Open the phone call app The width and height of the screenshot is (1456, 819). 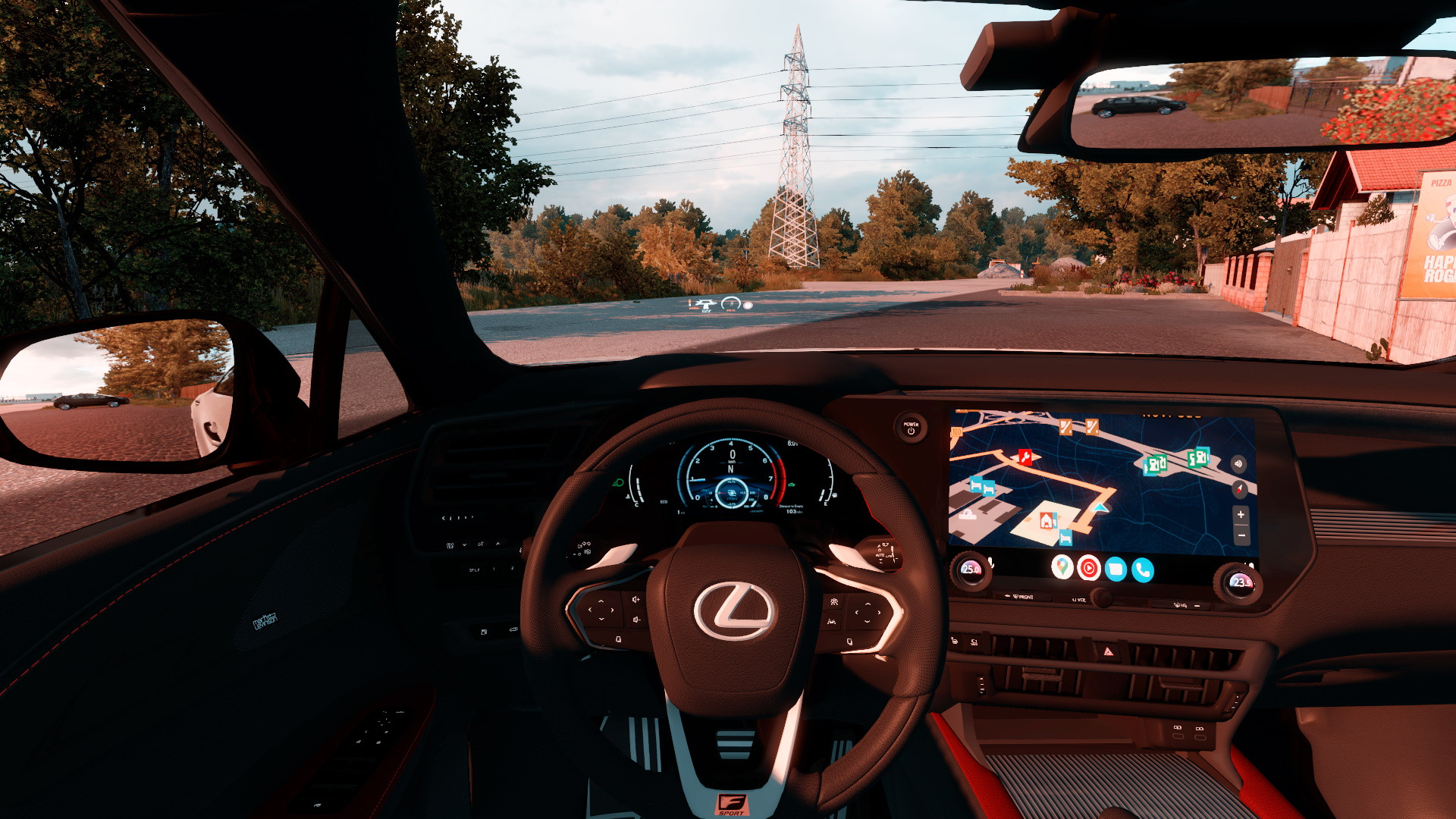pyautogui.click(x=1142, y=570)
